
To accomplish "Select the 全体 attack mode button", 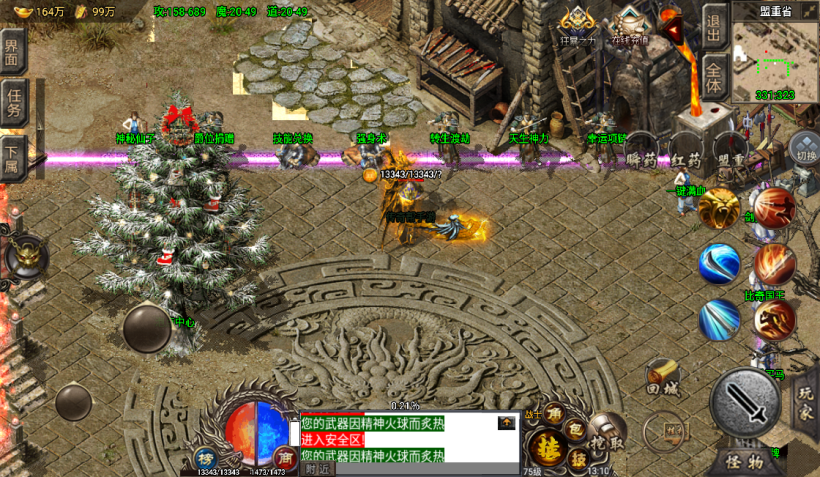I will [x=712, y=76].
